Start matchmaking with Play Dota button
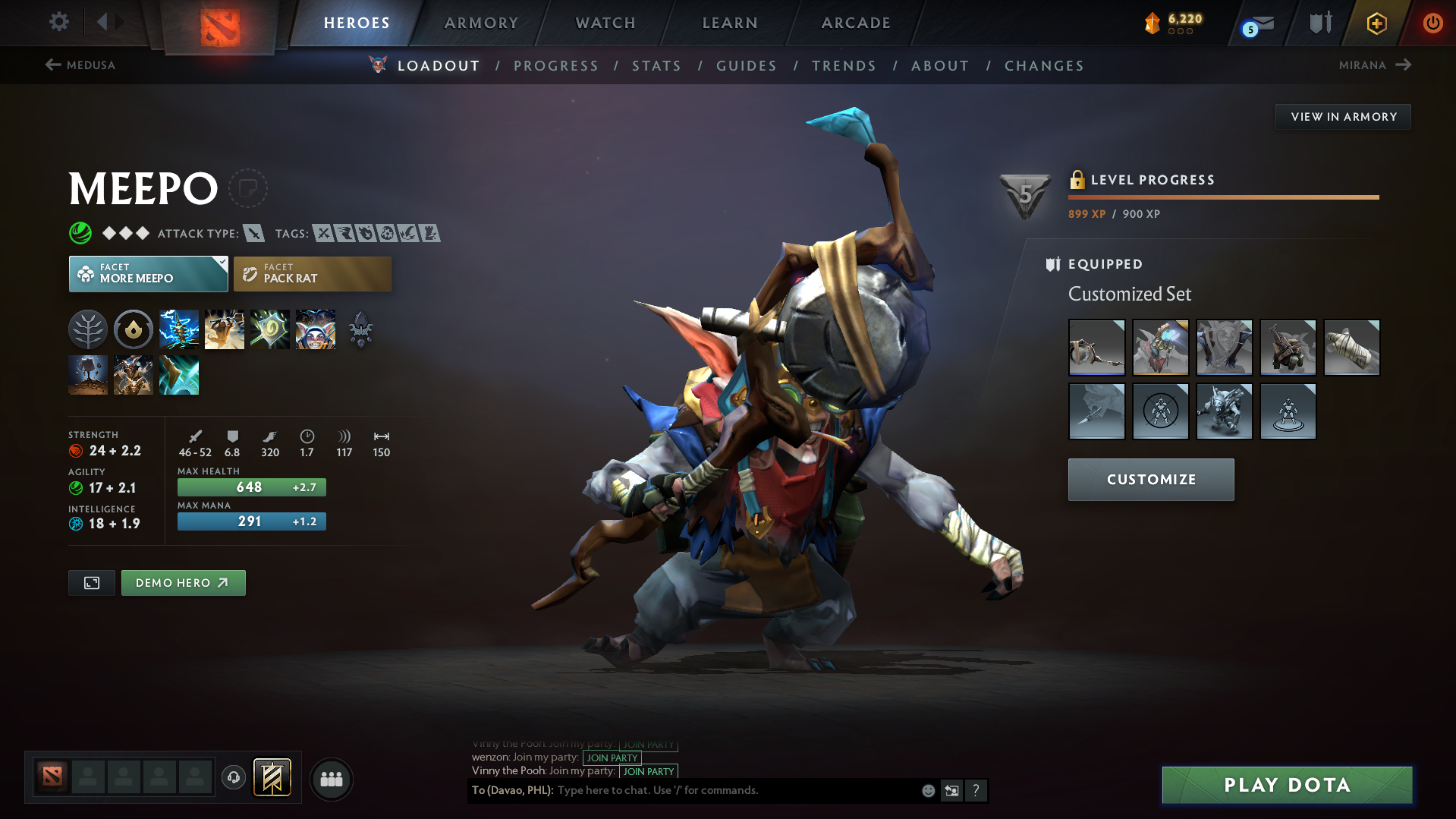The width and height of the screenshot is (1456, 819). click(1287, 785)
